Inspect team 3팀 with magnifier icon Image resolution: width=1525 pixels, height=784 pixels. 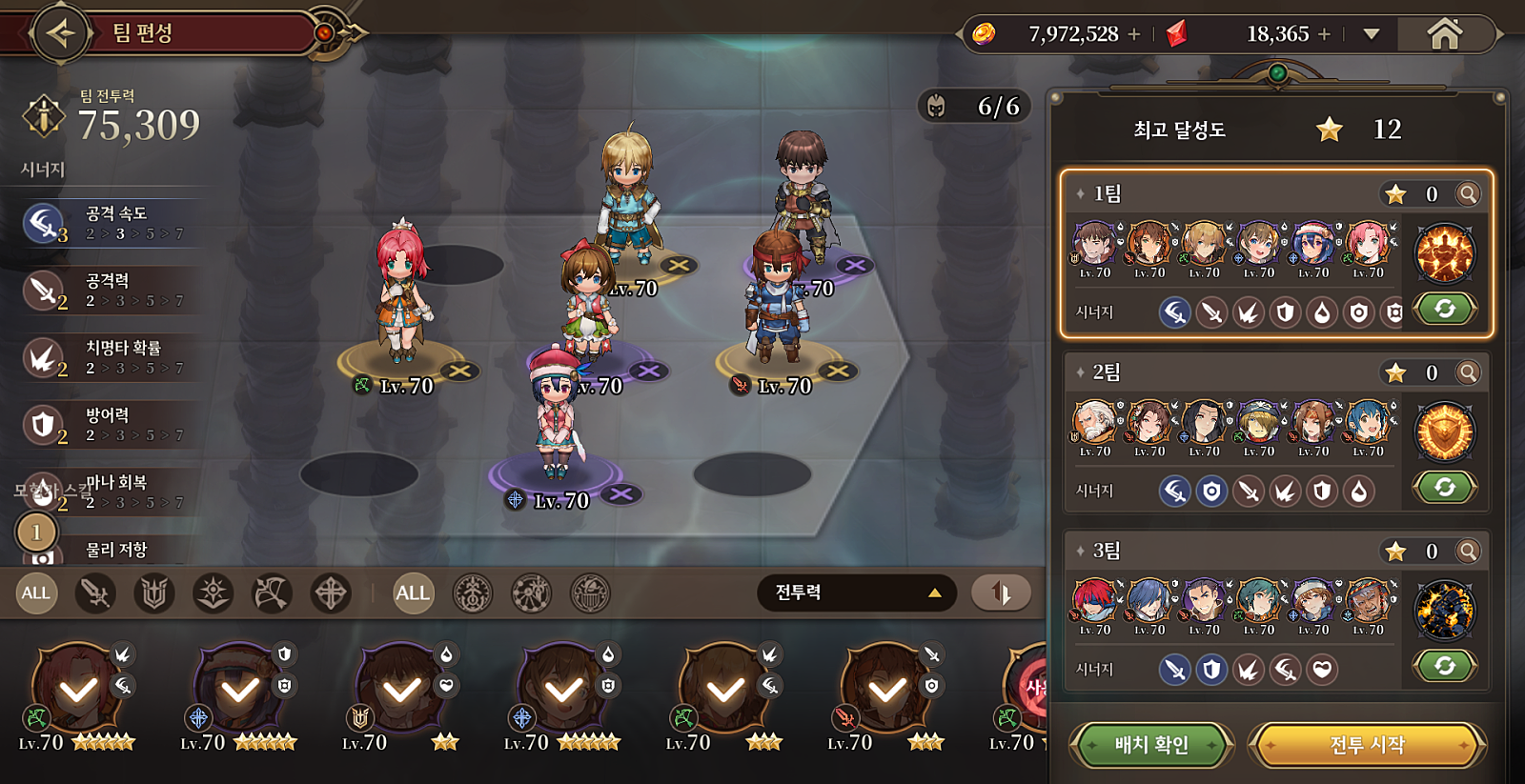[1469, 552]
